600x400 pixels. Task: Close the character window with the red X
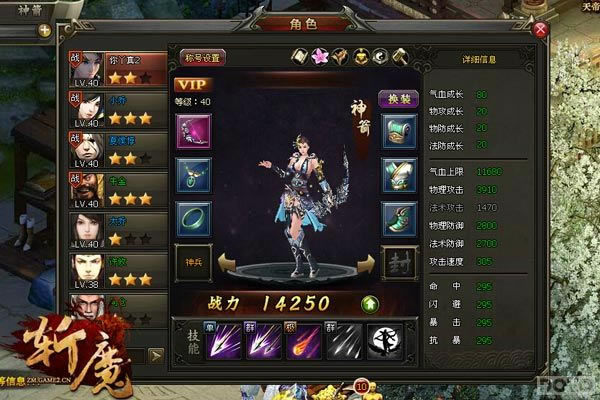point(541,30)
